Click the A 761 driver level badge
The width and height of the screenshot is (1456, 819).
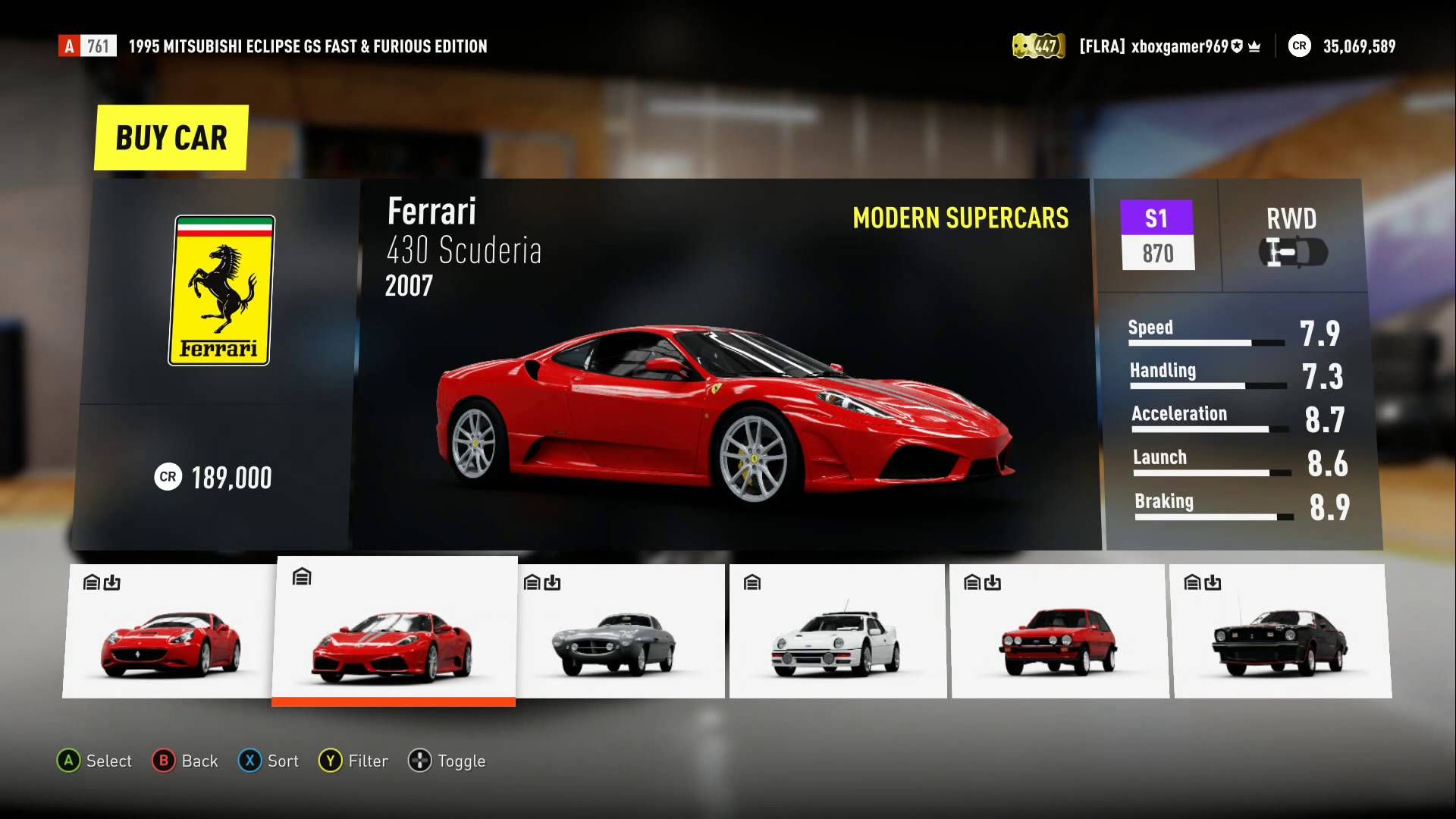tap(87, 45)
